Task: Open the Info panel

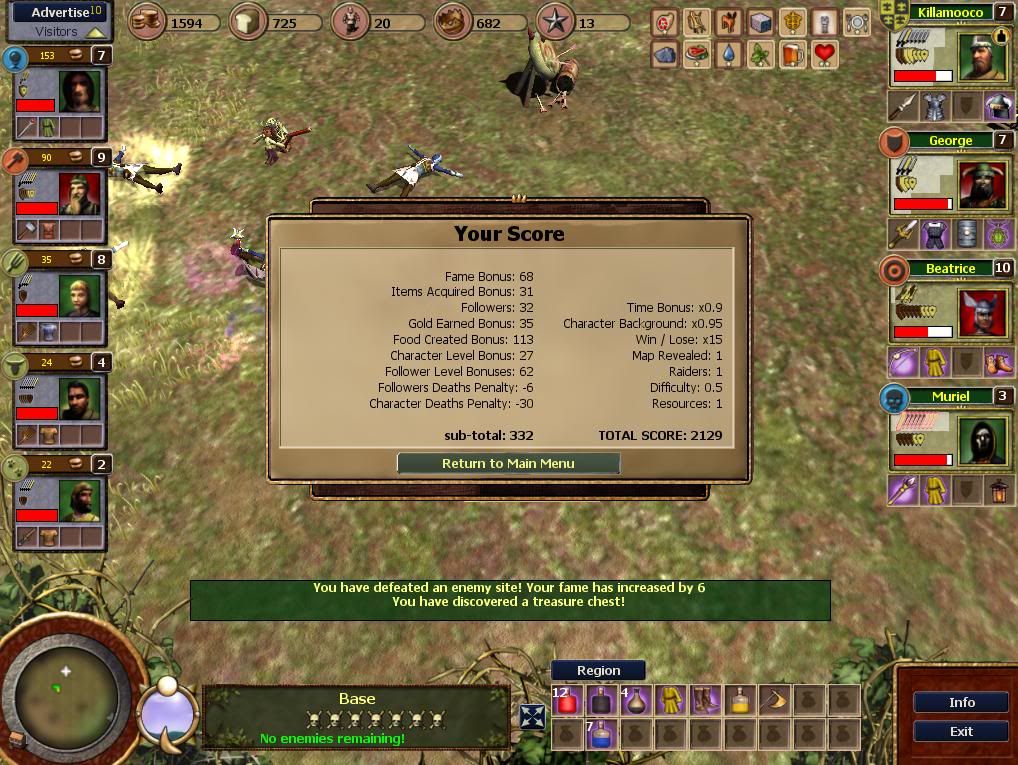Action: click(961, 702)
